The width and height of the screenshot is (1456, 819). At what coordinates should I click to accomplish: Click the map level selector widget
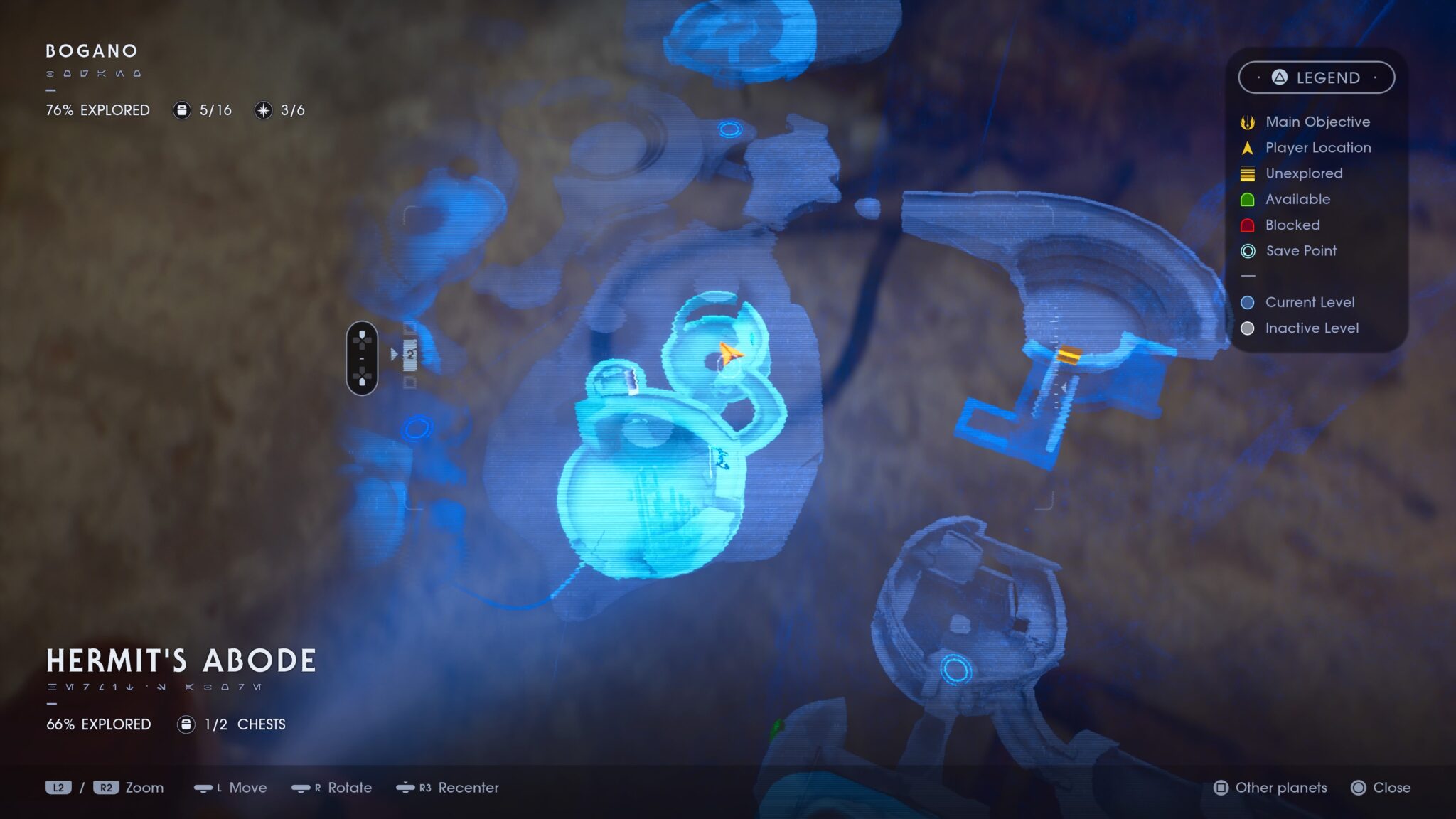(x=362, y=358)
